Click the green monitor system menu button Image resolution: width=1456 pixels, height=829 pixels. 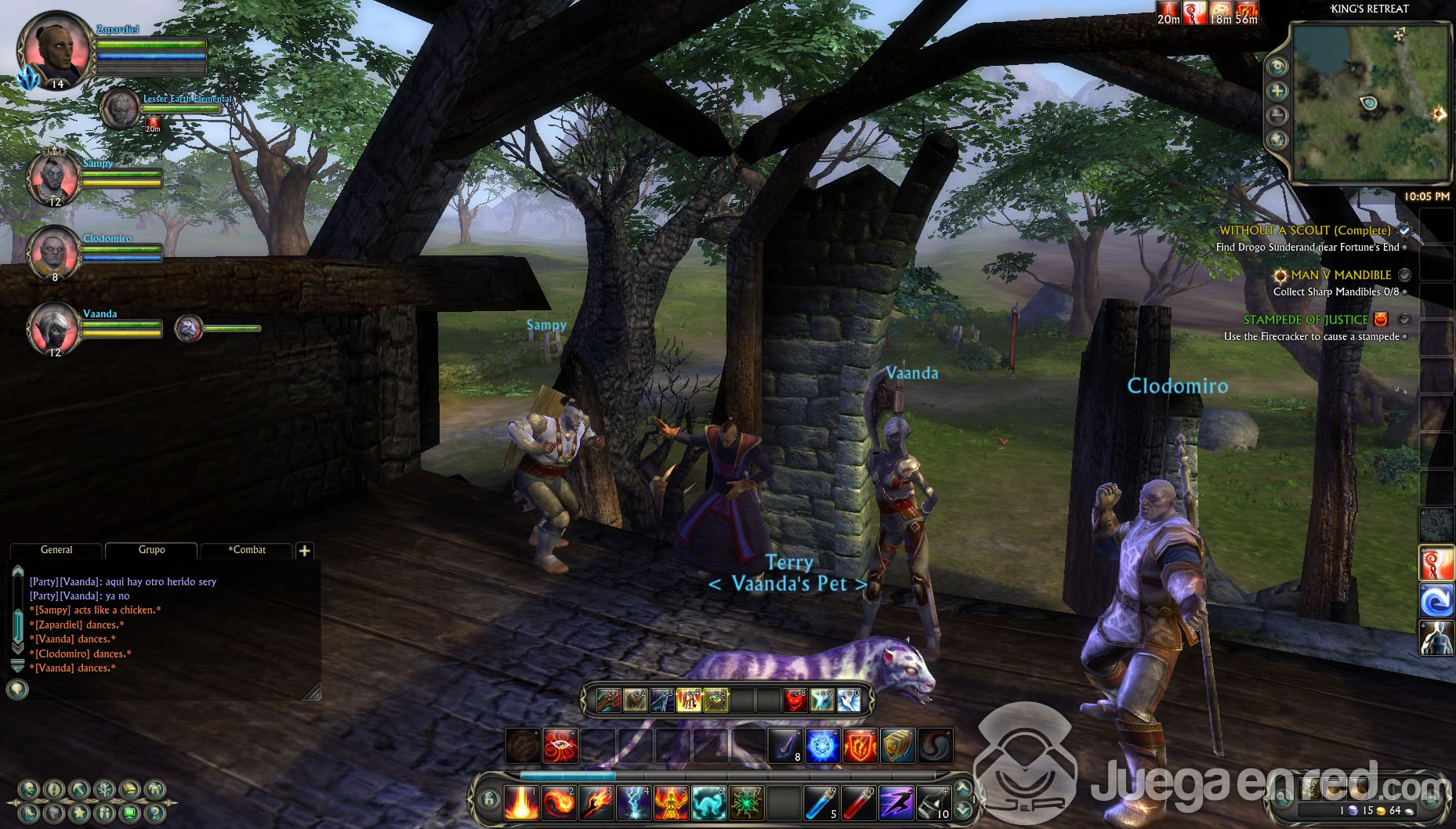129,812
